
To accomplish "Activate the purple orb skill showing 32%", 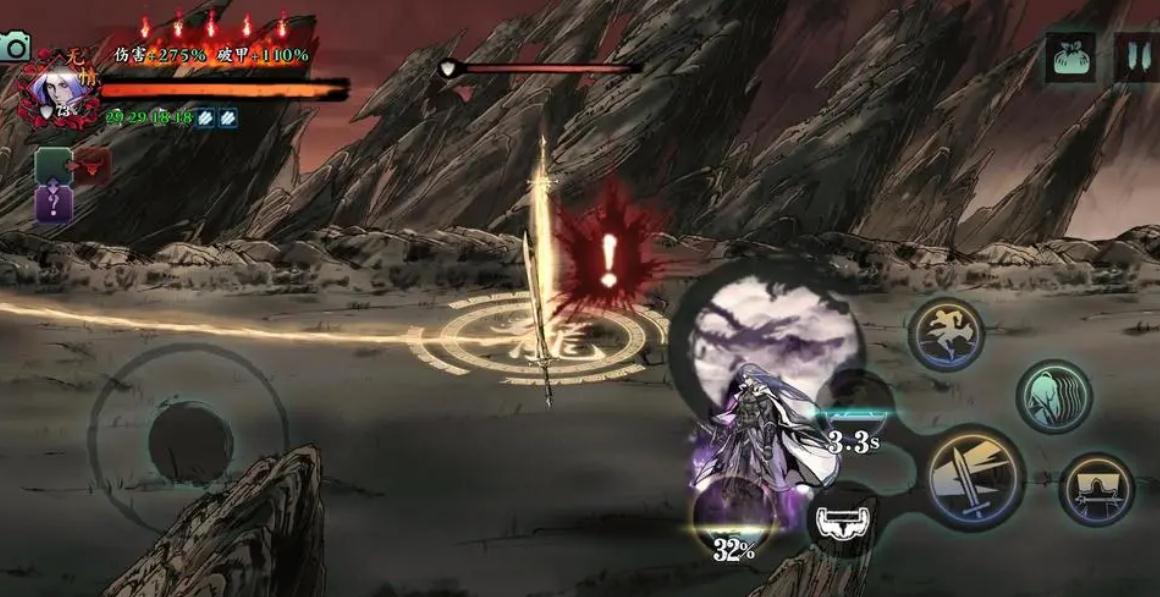I will pyautogui.click(x=734, y=520).
